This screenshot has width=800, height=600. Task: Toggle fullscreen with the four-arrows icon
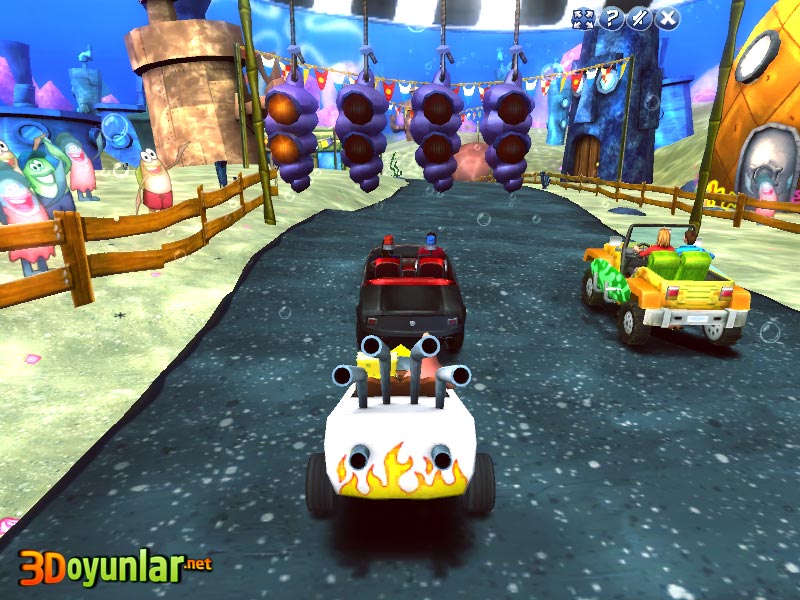(x=582, y=18)
